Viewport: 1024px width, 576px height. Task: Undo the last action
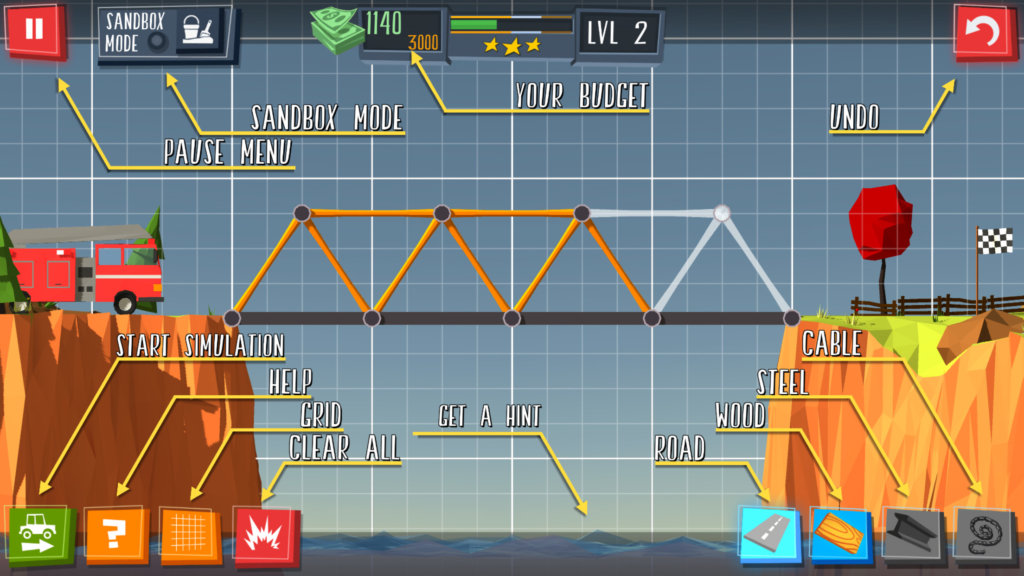tap(984, 33)
